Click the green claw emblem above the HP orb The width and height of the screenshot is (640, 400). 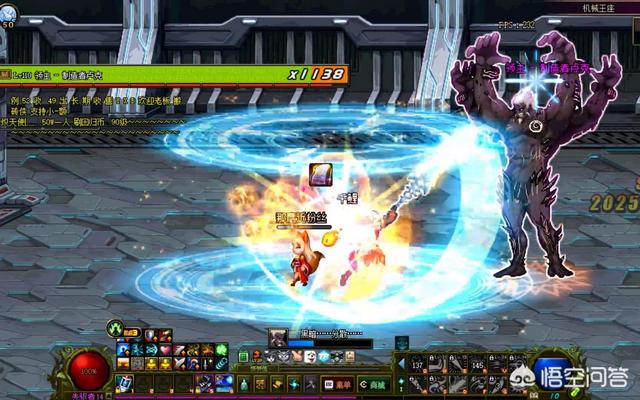(x=117, y=327)
